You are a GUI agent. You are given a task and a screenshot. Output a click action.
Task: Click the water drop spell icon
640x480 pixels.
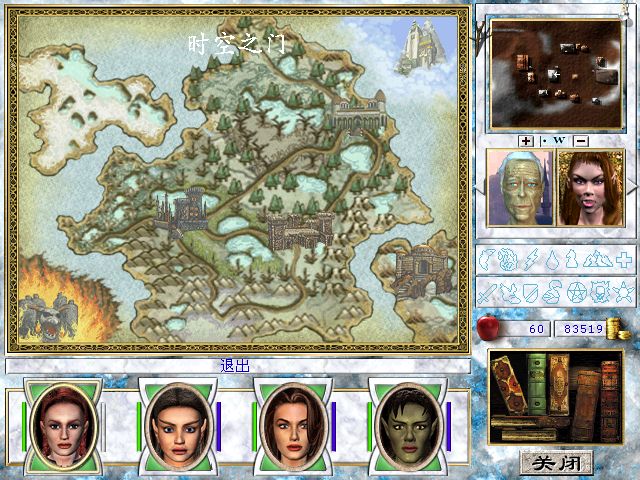pyautogui.click(x=554, y=261)
